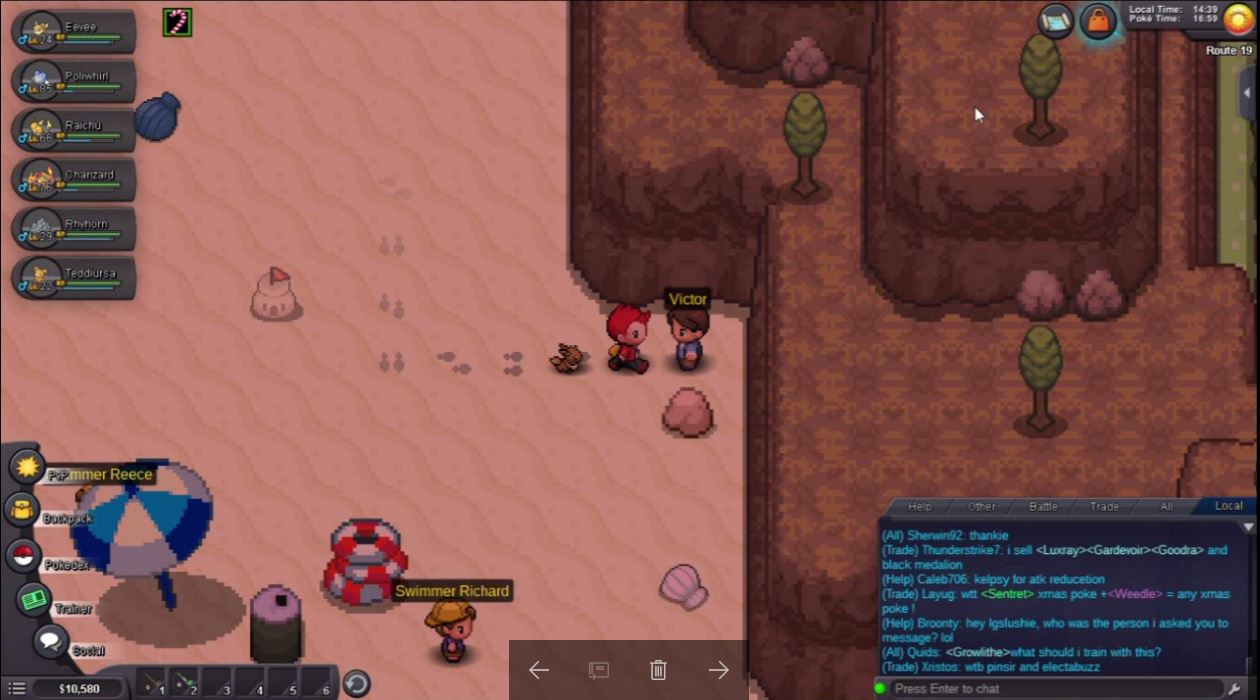Select Poliwhirl in the party list

[74, 81]
